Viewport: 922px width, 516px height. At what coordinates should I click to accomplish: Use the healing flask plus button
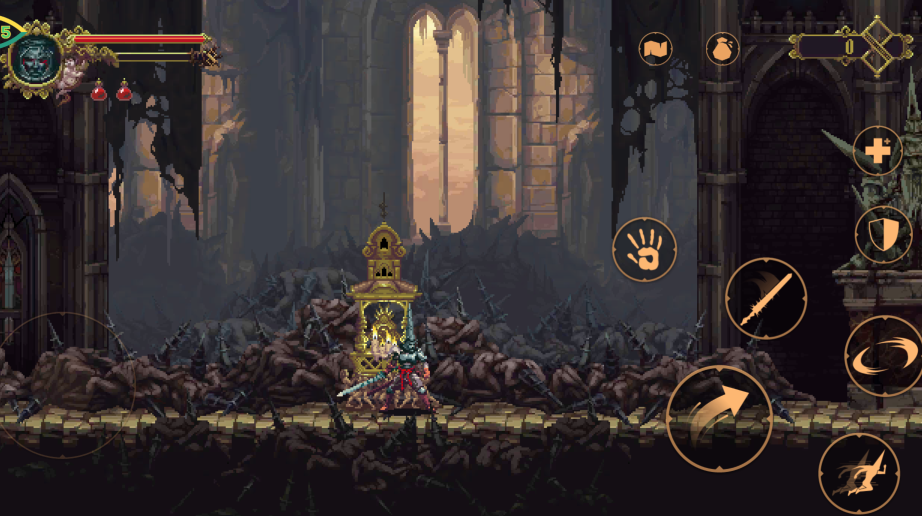point(878,151)
